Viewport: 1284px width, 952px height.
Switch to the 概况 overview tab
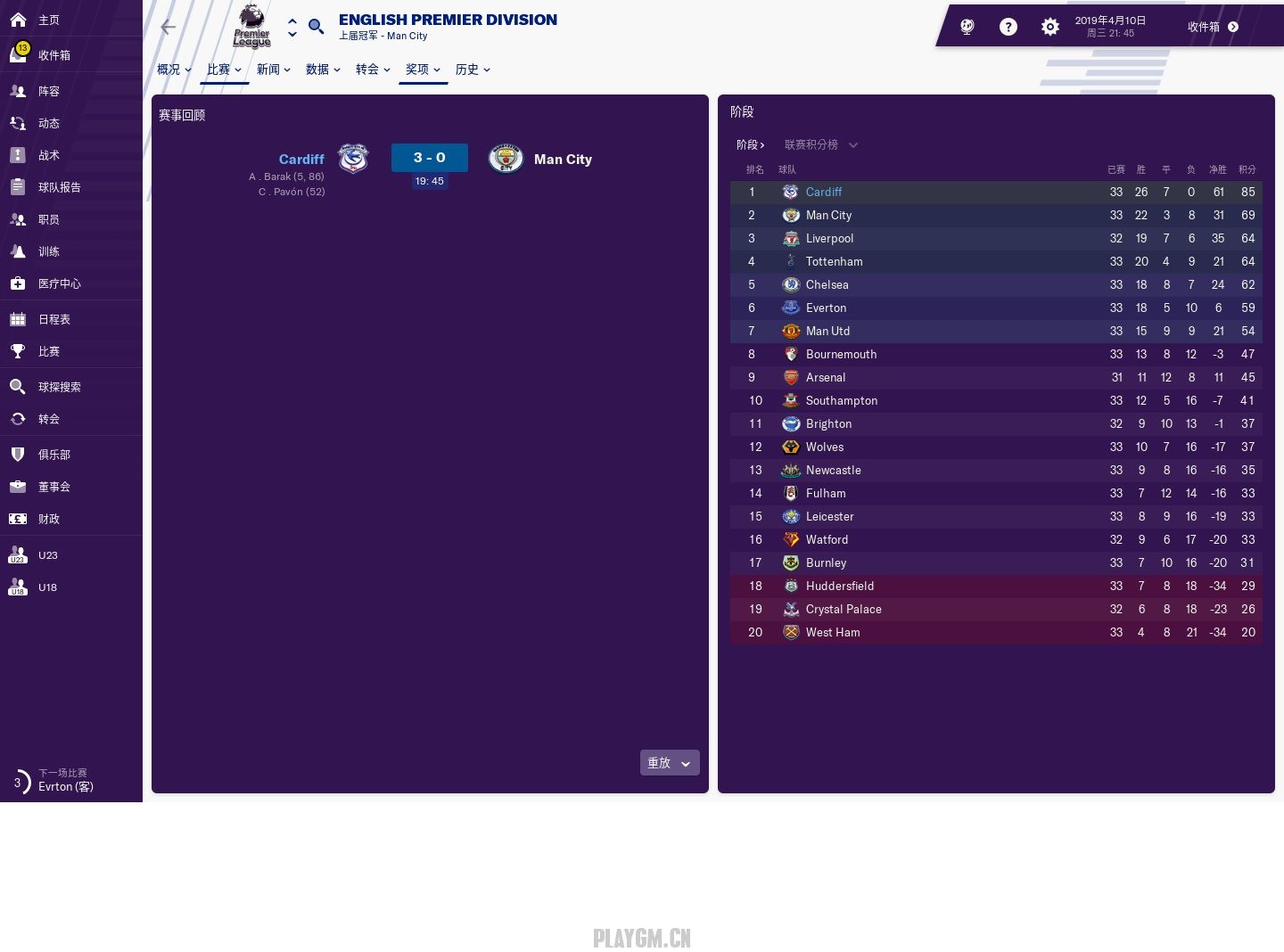[174, 70]
